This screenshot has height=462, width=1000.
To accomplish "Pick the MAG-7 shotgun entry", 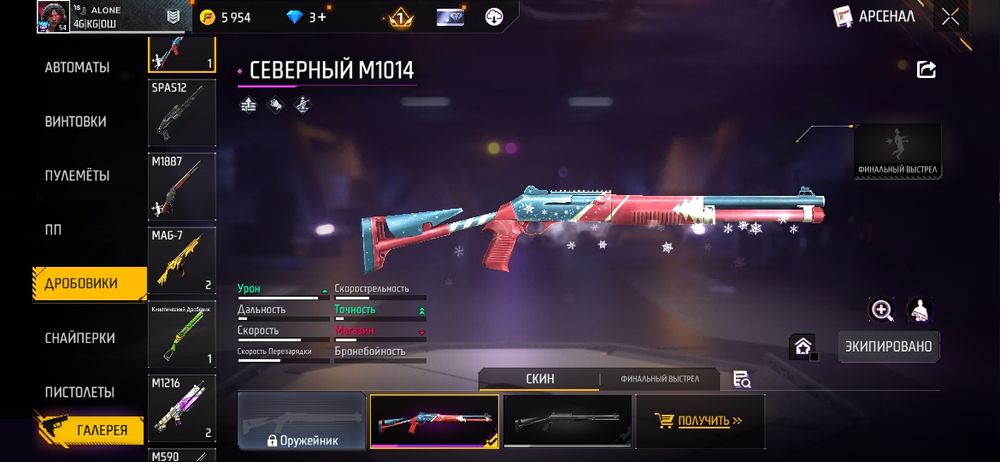I will click(182, 261).
